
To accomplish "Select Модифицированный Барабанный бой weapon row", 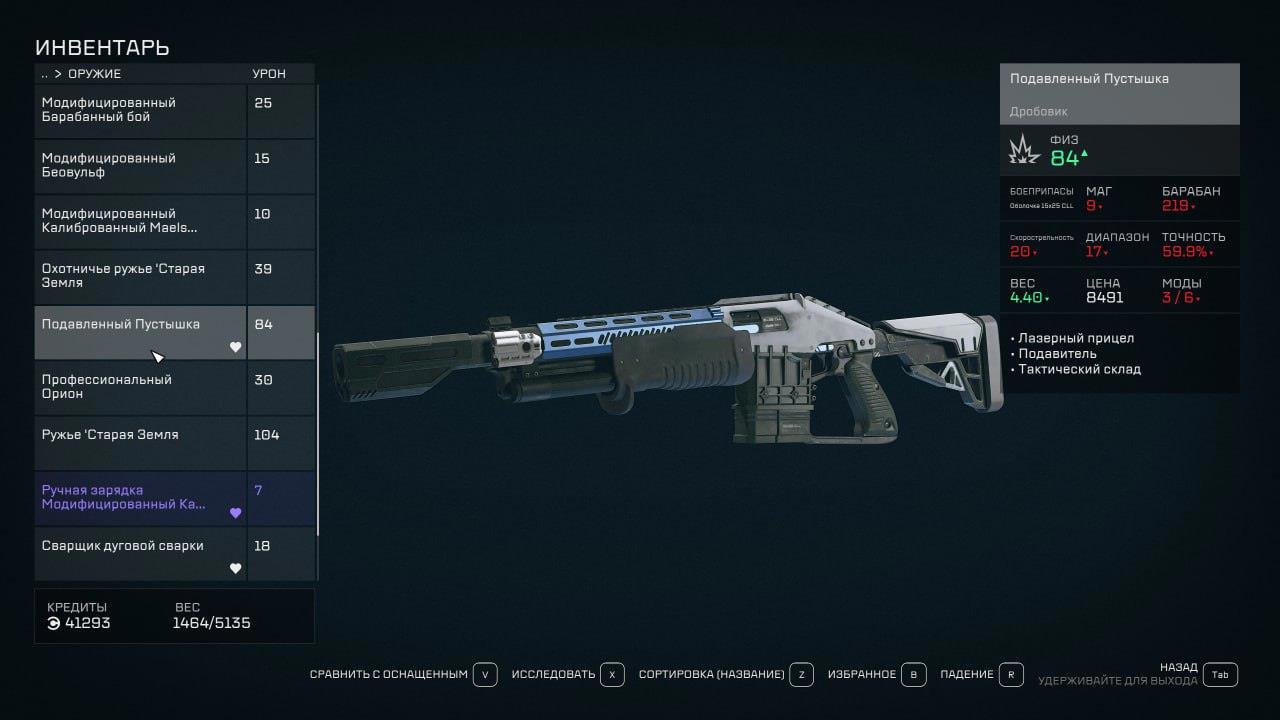I will coord(140,110).
